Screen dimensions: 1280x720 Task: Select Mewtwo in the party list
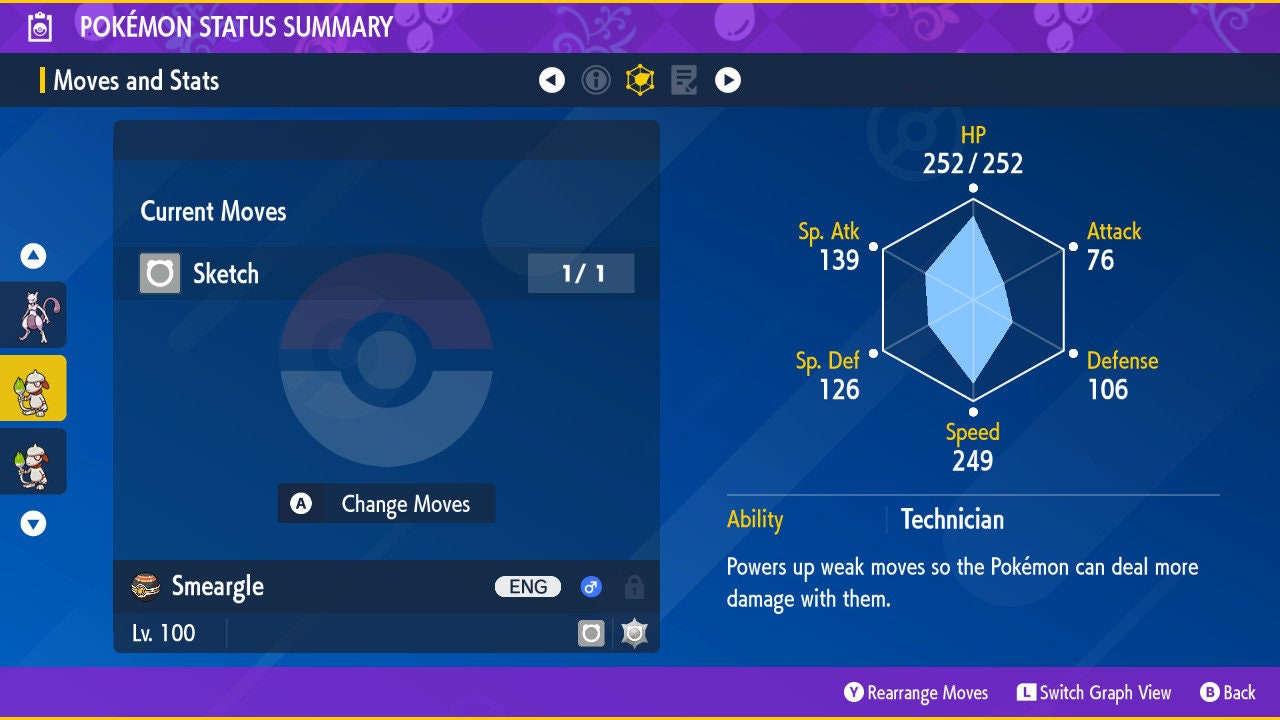point(33,315)
